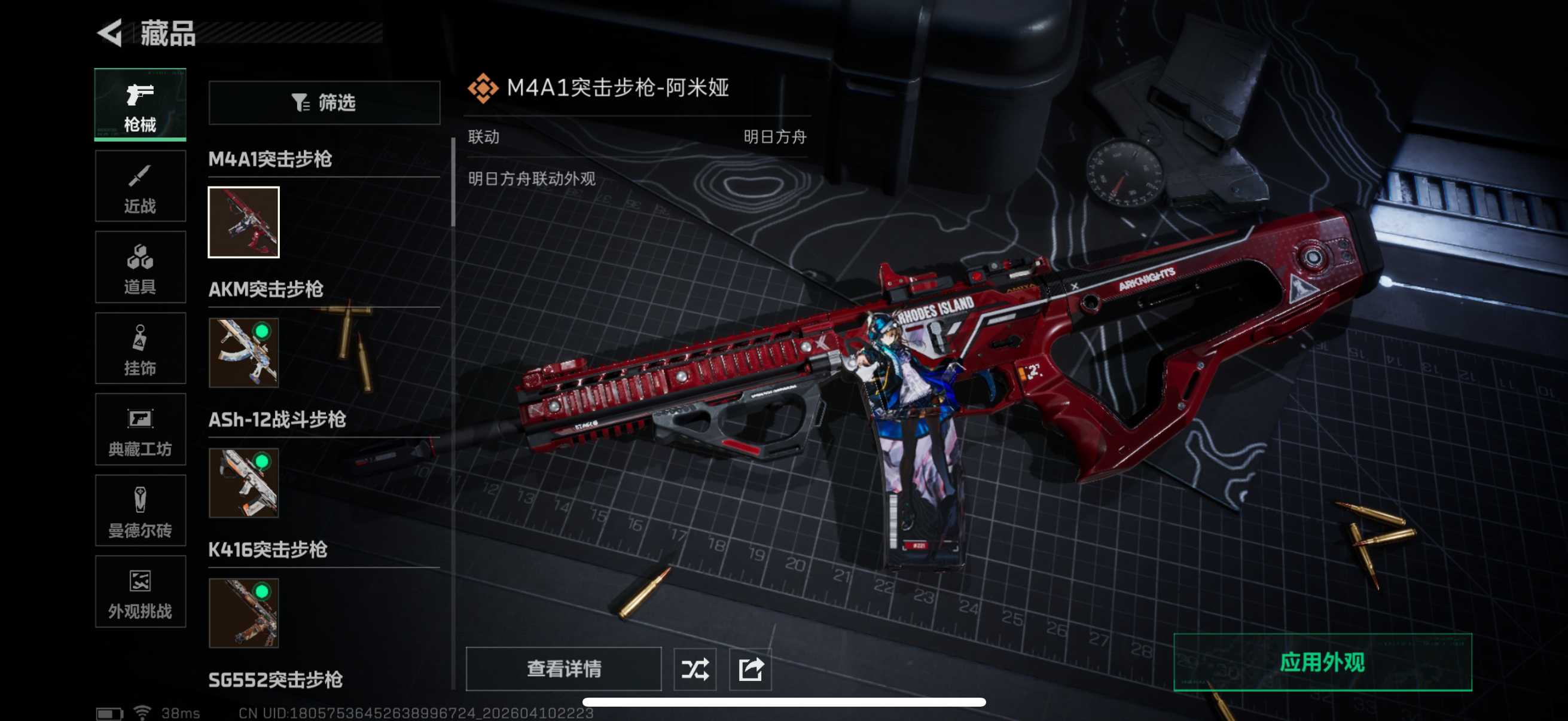Show the 挂饰 charms category
Image resolution: width=1568 pixels, height=721 pixels.
(140, 349)
